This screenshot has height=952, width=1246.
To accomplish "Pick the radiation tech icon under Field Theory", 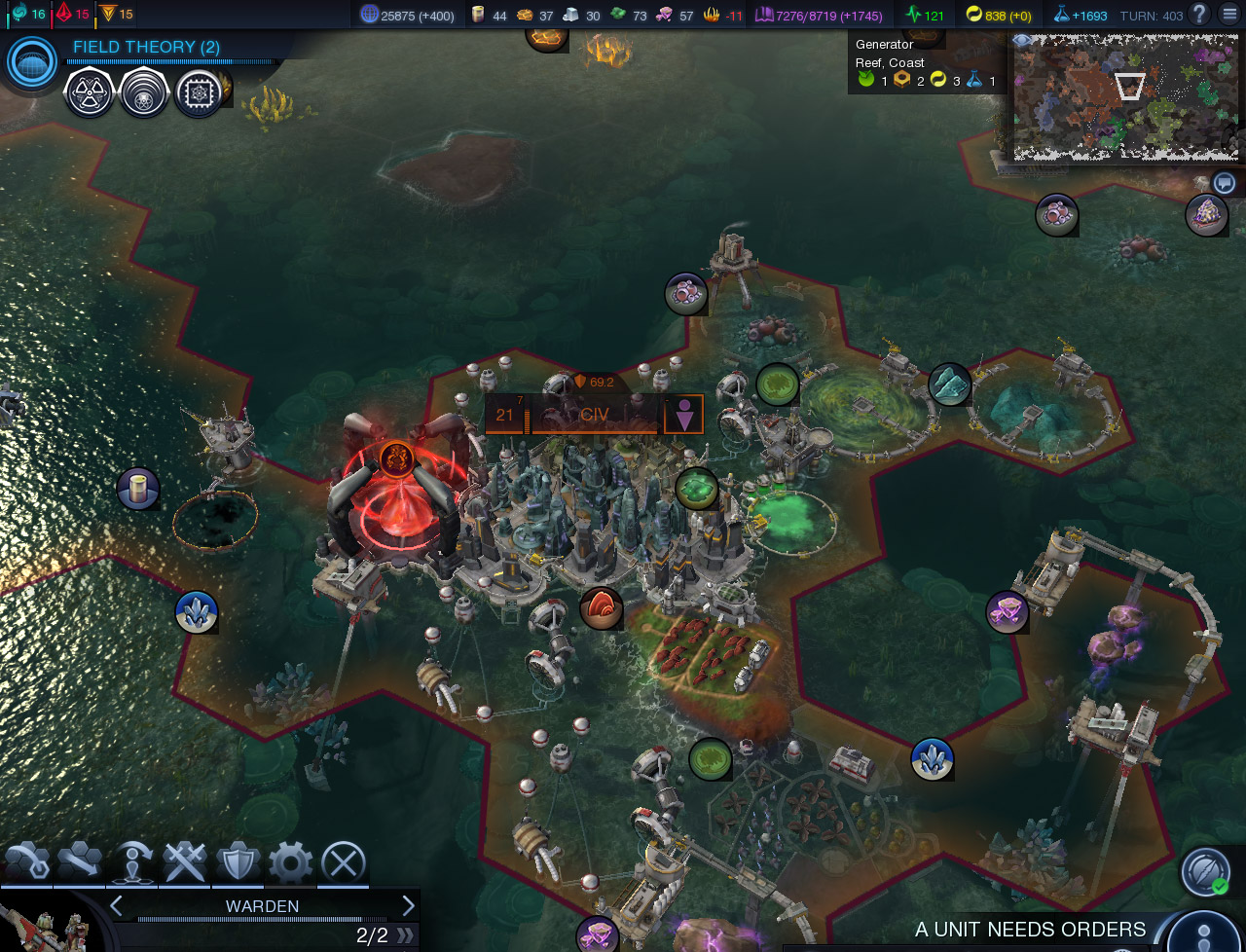I will click(x=89, y=94).
